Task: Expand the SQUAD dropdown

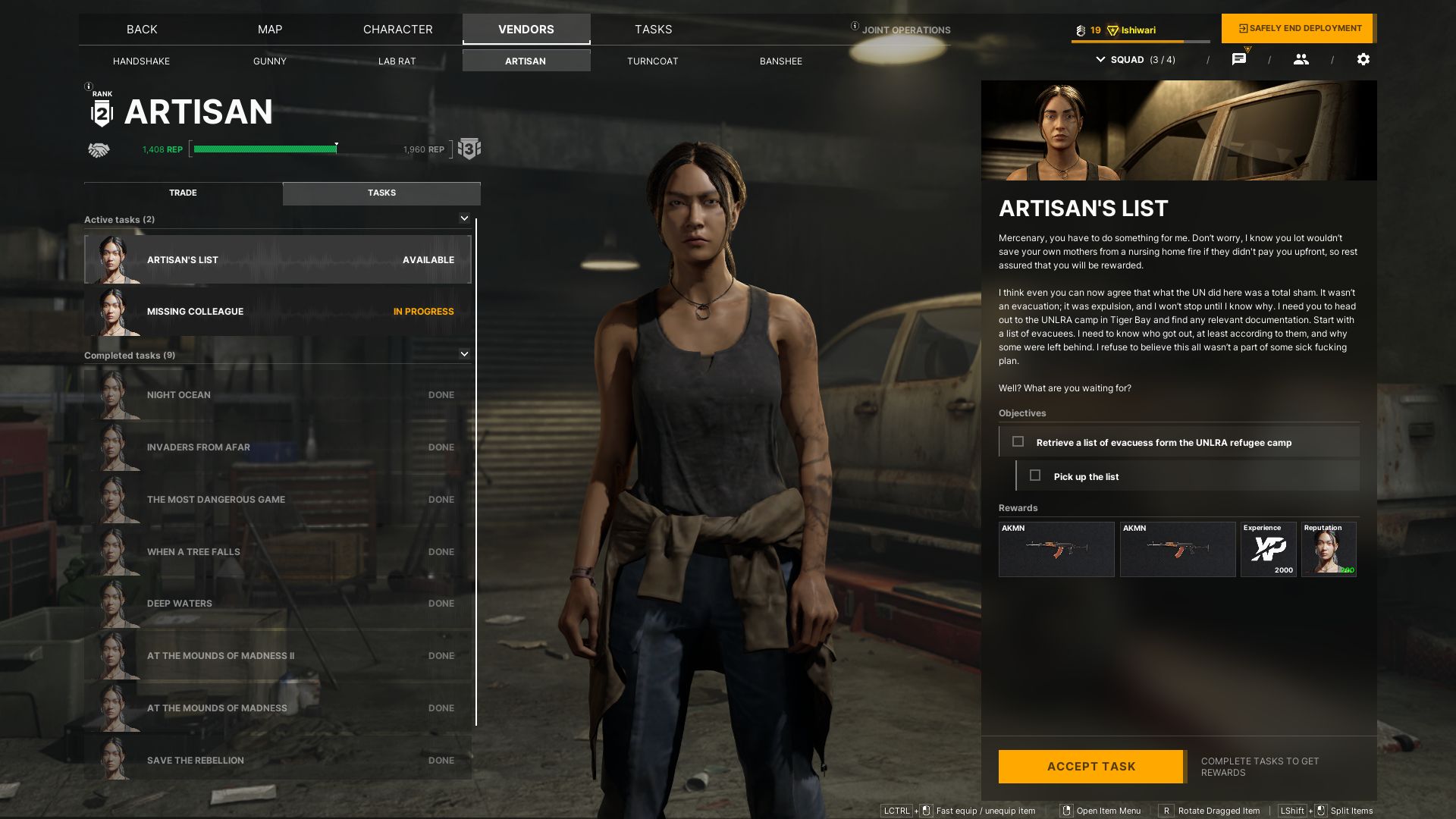Action: tap(1135, 60)
